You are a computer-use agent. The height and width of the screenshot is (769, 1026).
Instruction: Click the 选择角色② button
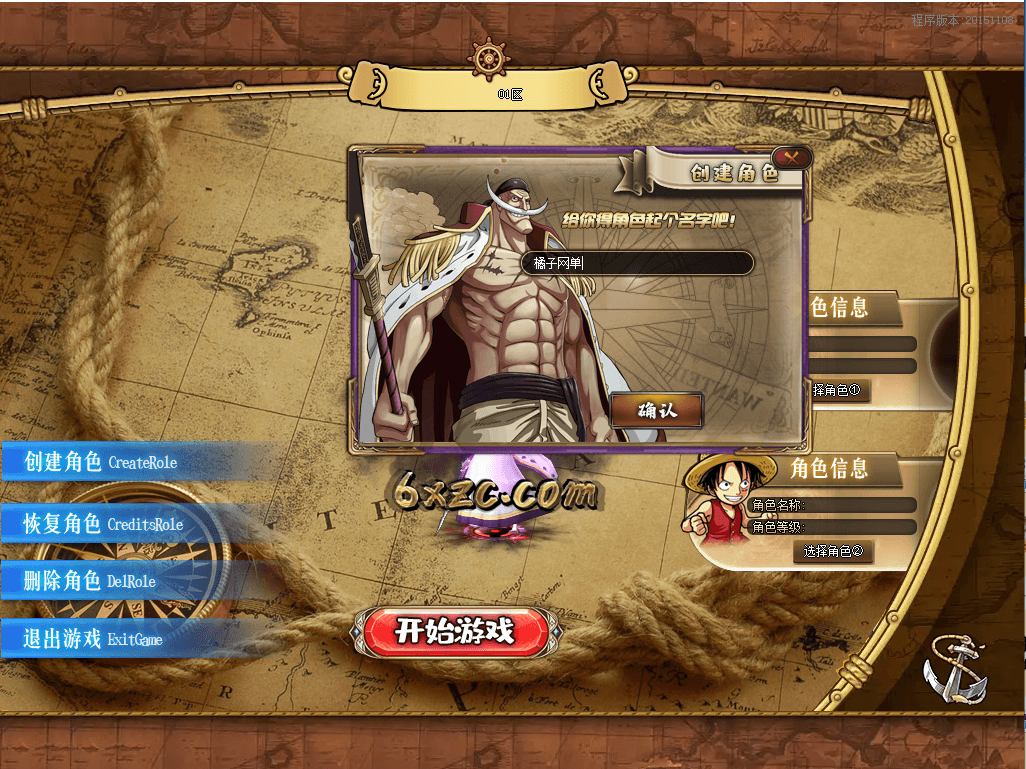[833, 551]
